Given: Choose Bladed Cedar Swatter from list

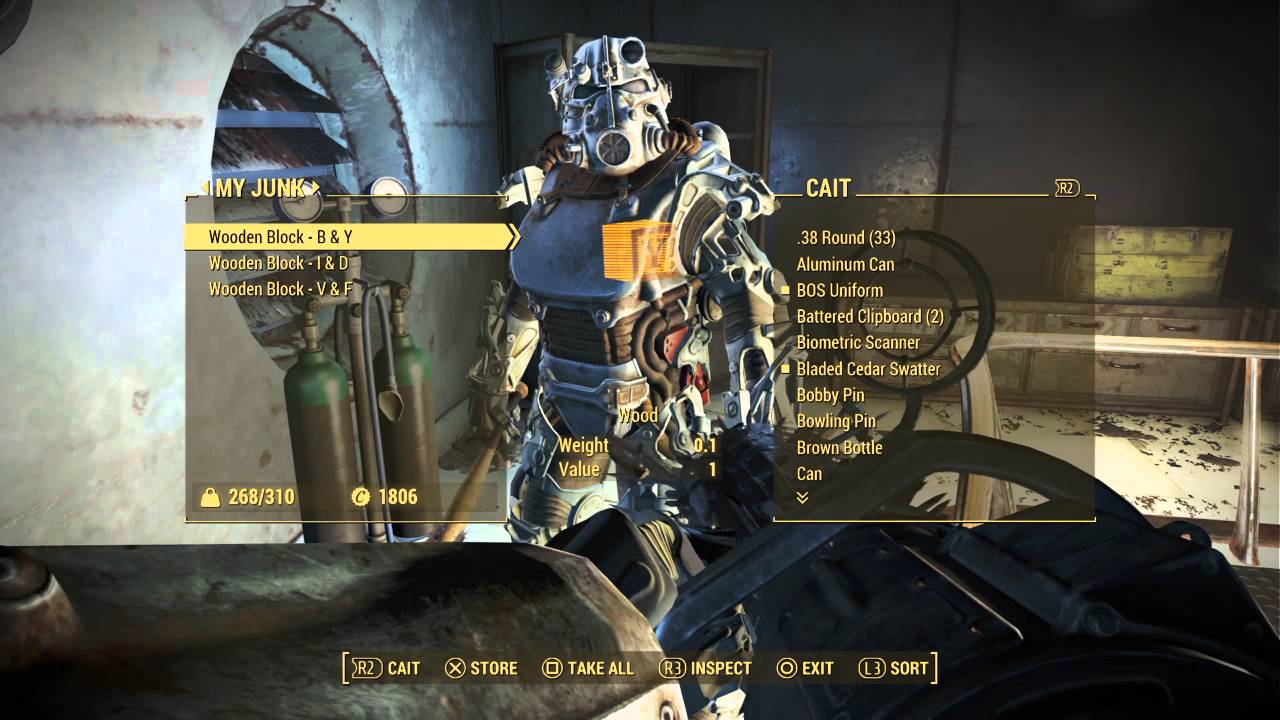Looking at the screenshot, I should tap(868, 369).
